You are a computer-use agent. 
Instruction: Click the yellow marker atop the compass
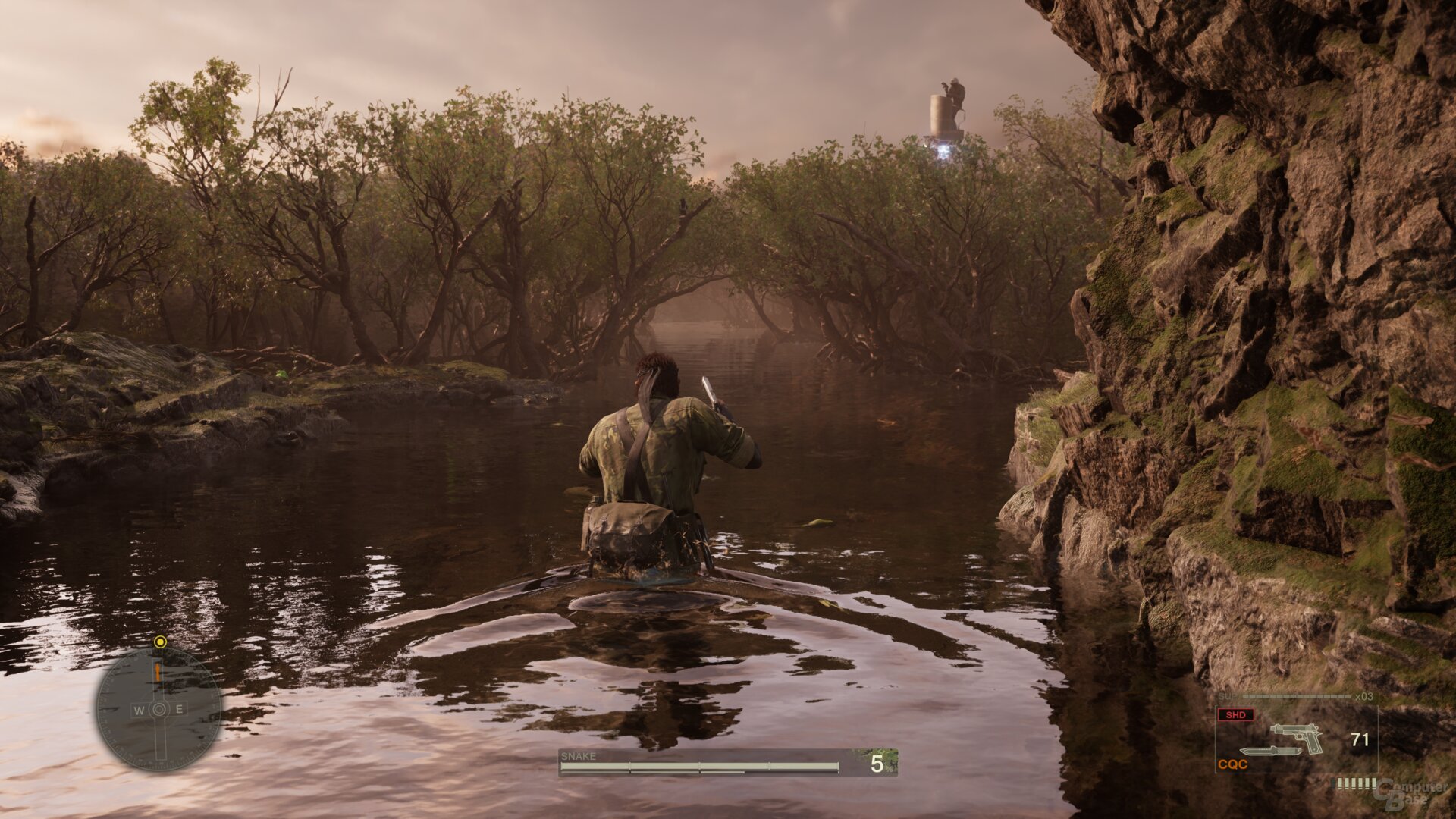point(160,642)
